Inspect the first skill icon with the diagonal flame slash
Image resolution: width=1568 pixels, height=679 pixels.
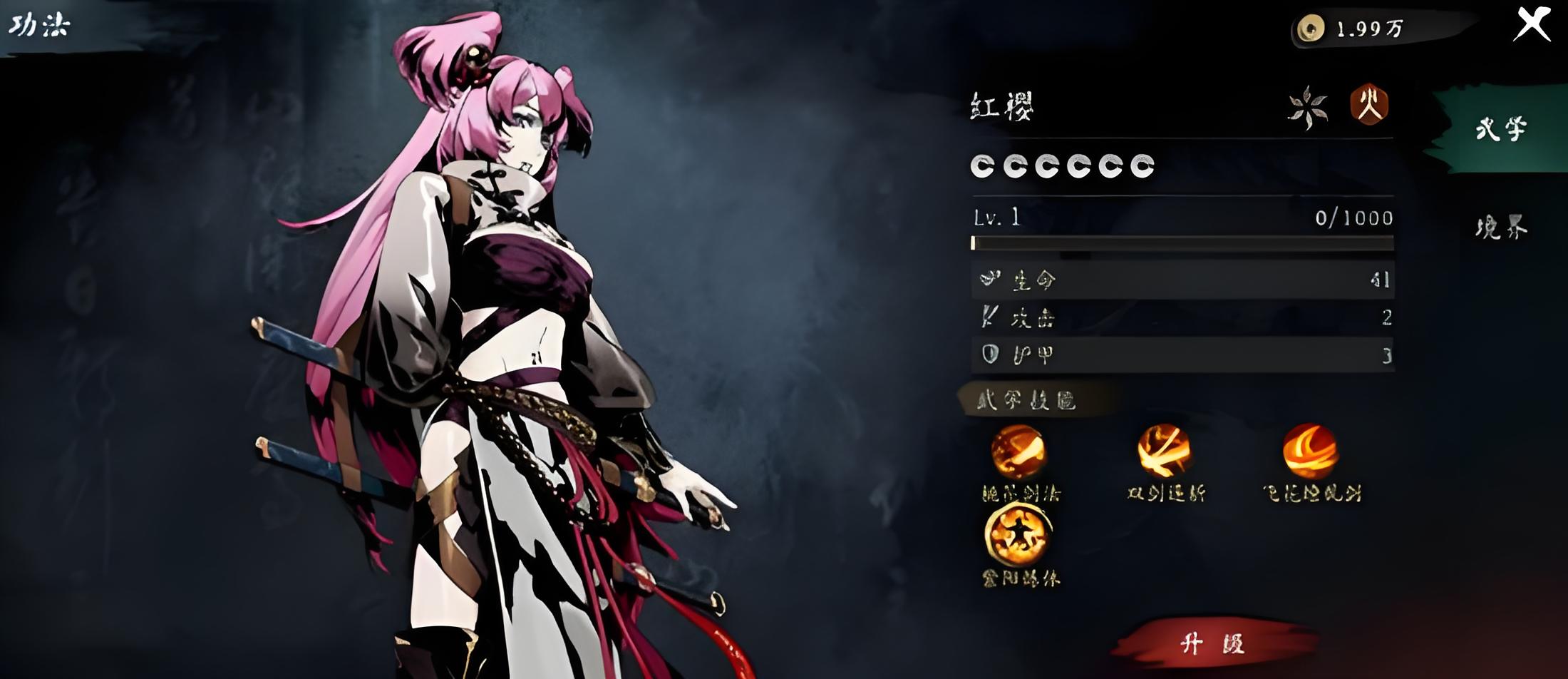pyautogui.click(x=1018, y=451)
